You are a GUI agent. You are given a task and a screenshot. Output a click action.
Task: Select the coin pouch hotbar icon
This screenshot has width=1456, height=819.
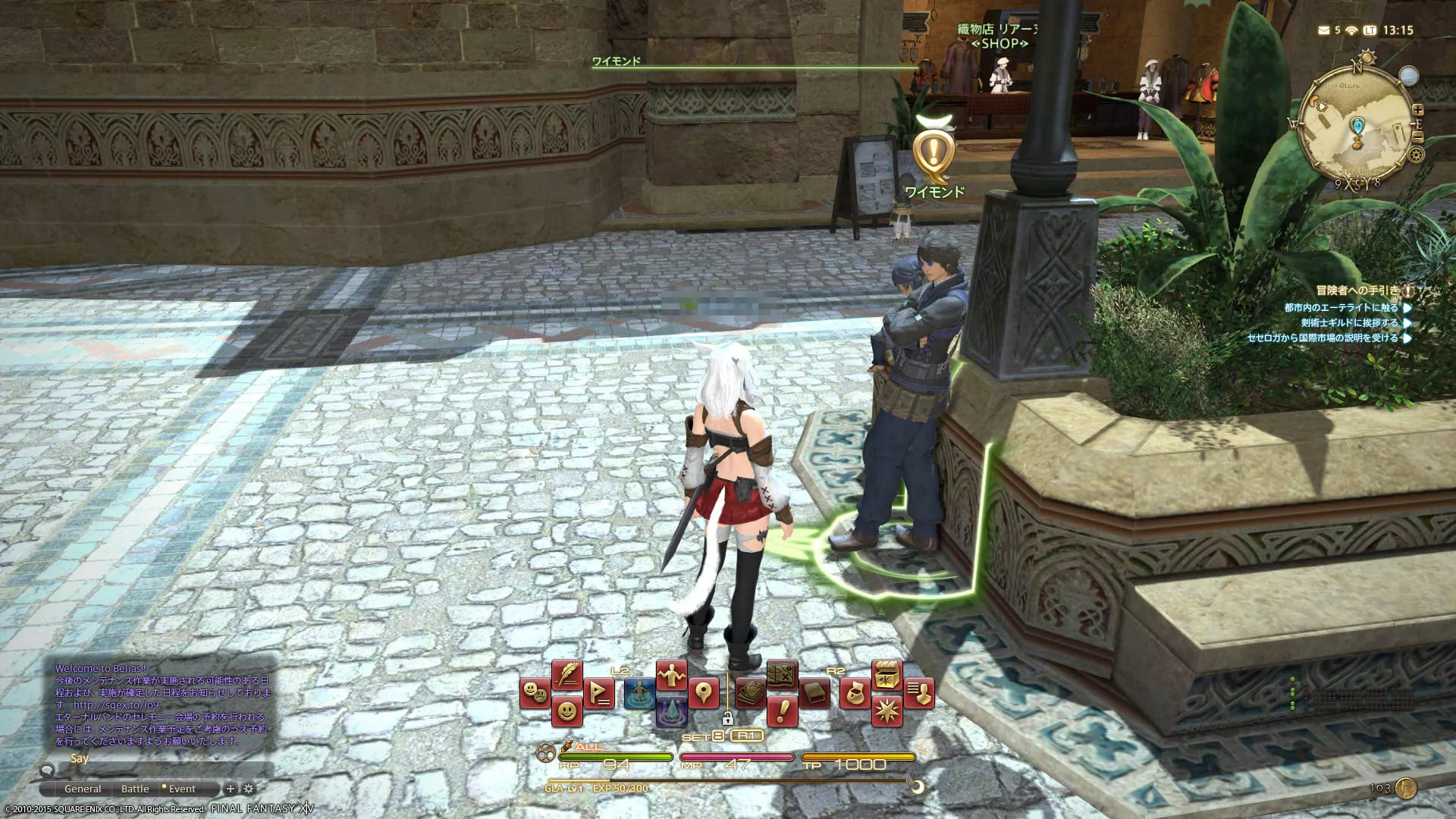[855, 693]
